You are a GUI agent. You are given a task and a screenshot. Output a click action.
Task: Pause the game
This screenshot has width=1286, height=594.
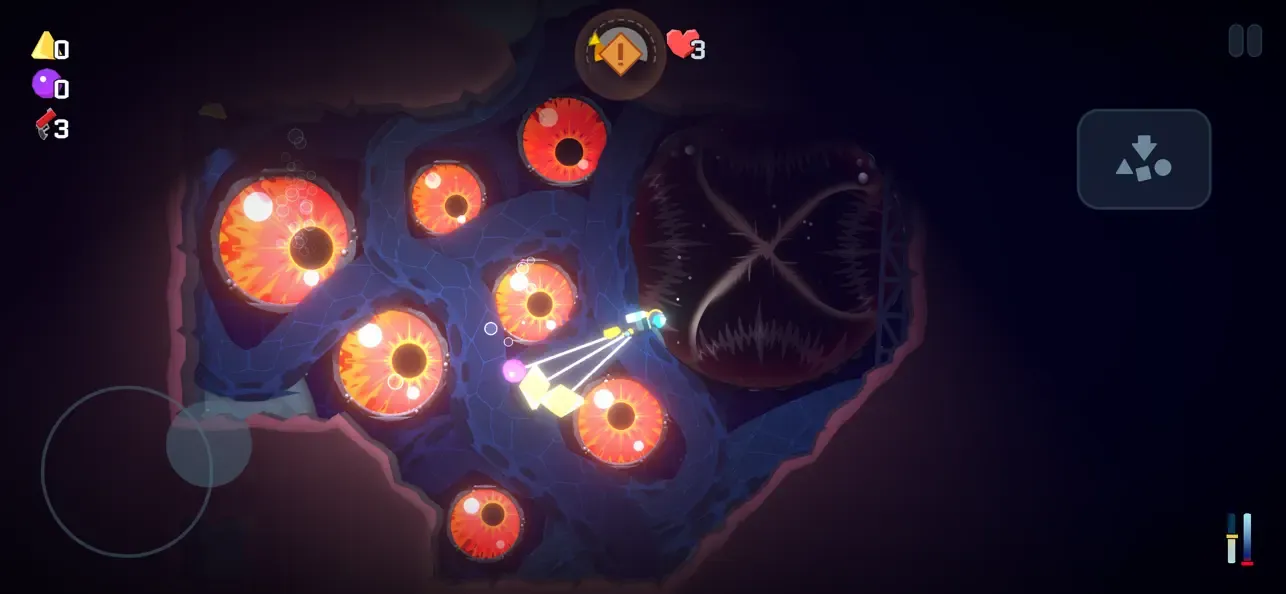click(1245, 41)
